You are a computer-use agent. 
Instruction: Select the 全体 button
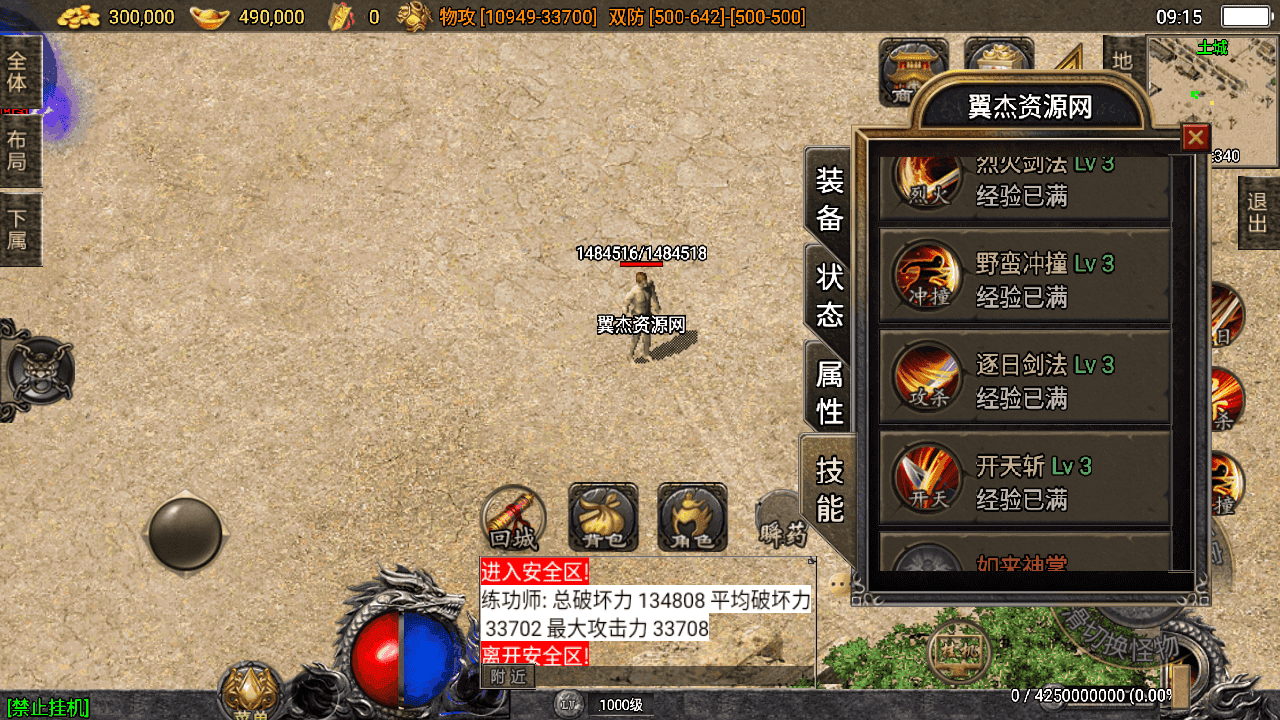(18, 72)
